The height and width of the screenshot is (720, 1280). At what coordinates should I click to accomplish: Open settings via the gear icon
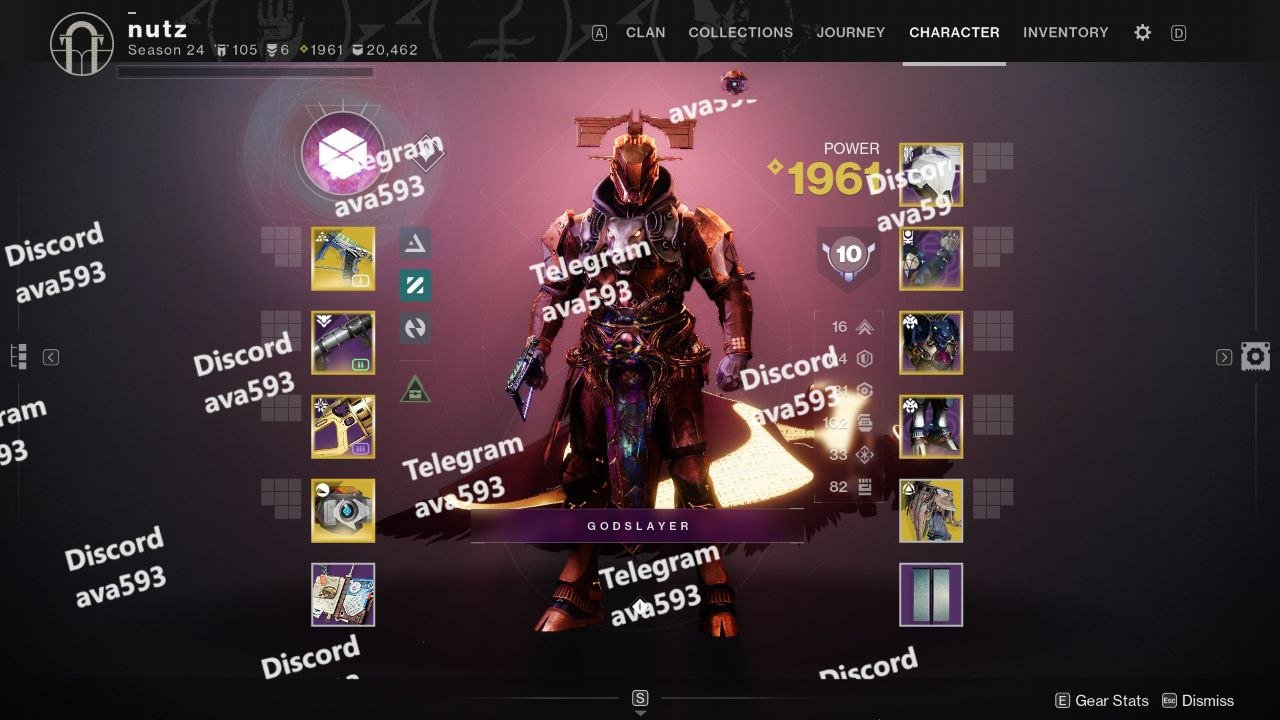point(1142,32)
